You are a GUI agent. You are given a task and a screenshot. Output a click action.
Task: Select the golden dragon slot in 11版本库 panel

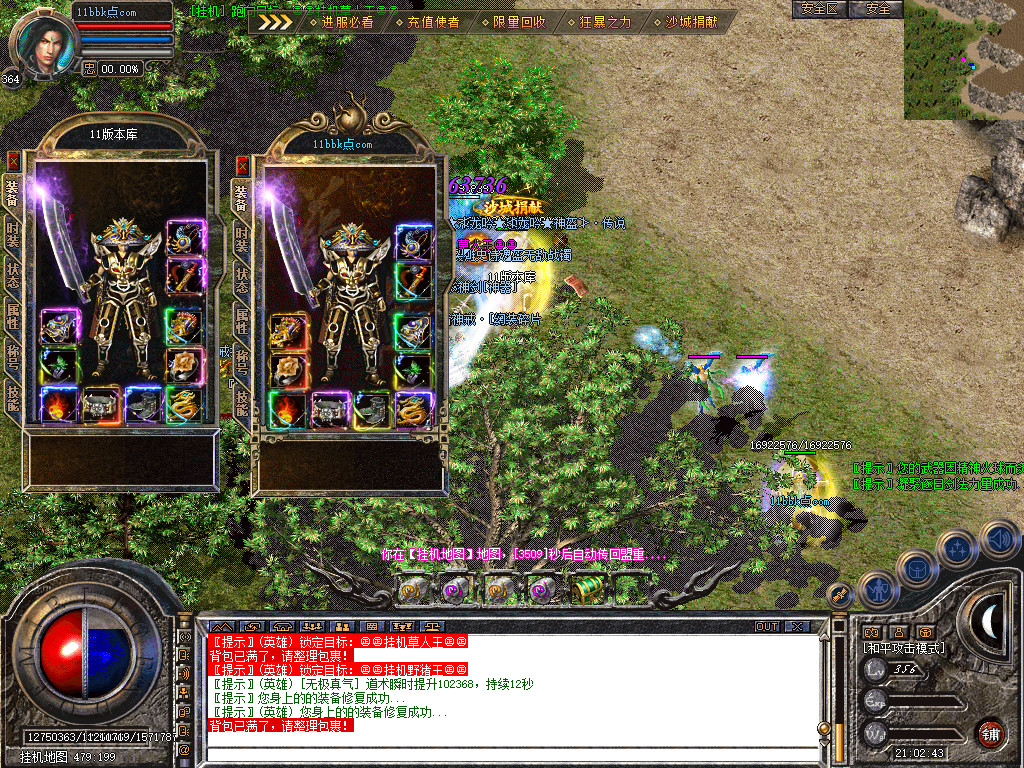[x=184, y=405]
